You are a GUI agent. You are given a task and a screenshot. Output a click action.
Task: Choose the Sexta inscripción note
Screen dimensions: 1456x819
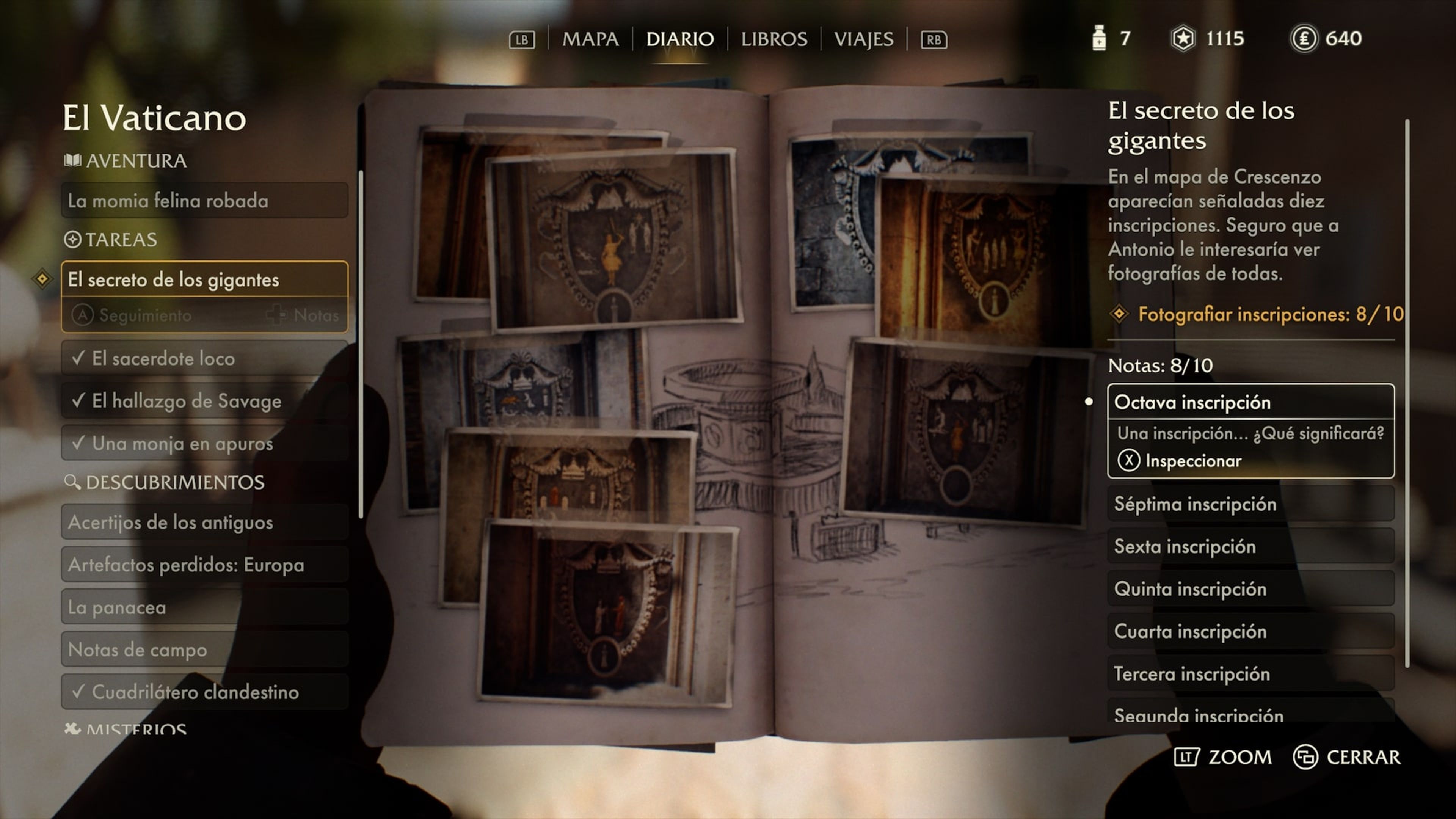[1250, 546]
